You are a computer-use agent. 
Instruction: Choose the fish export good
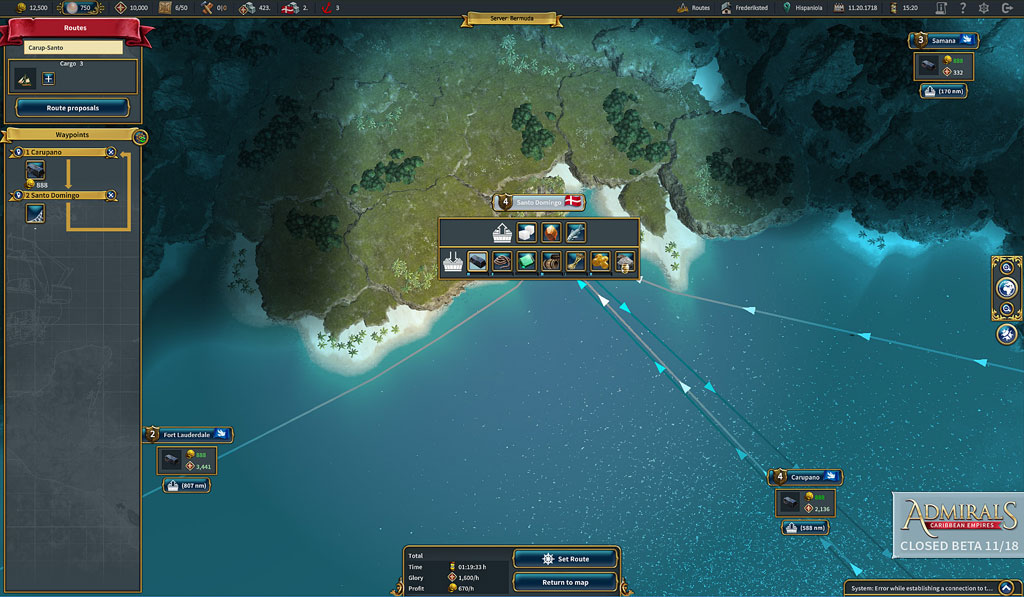click(x=575, y=232)
